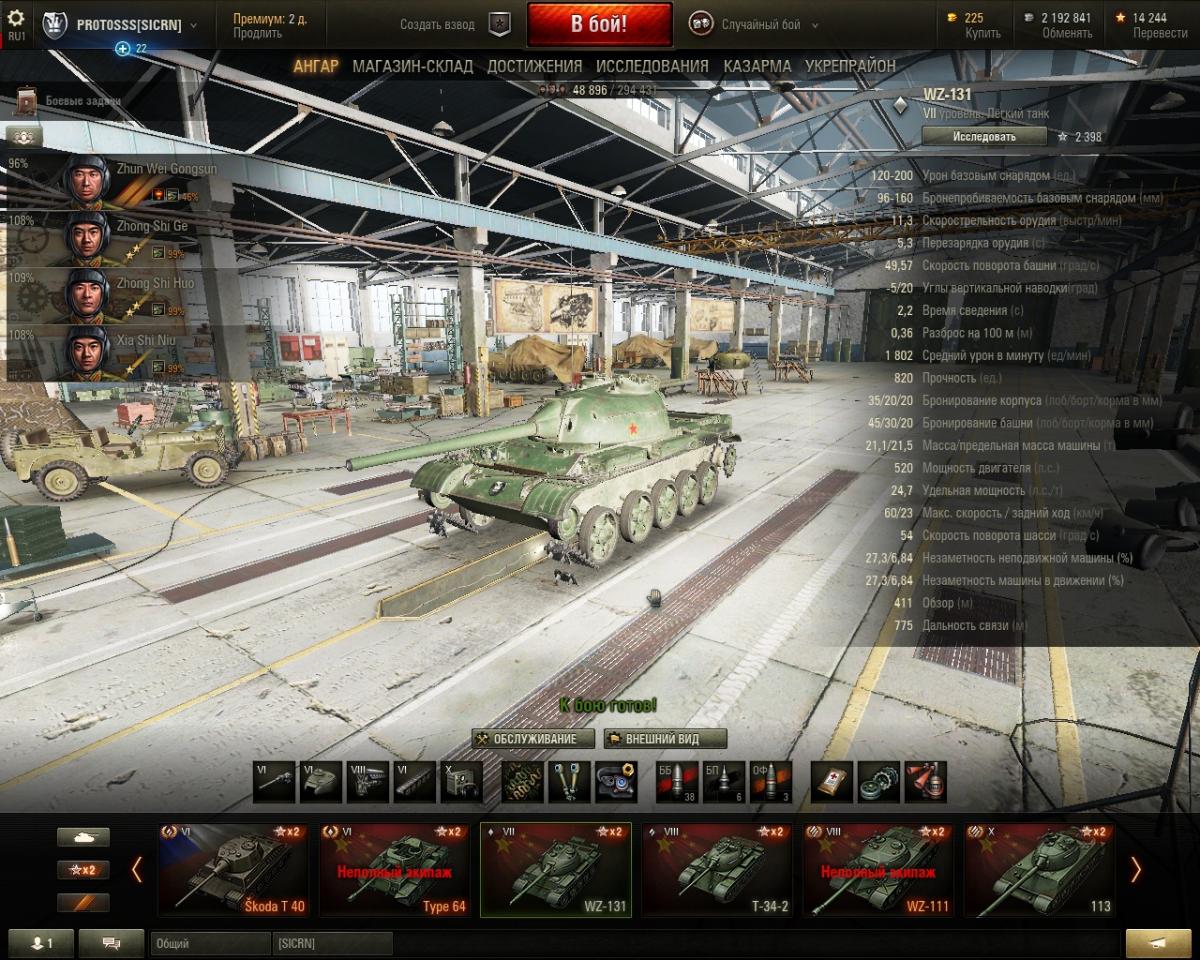Image resolution: width=1200 pixels, height=960 pixels.
Task: Click the Общий chat channel tab
Action: click(210, 943)
